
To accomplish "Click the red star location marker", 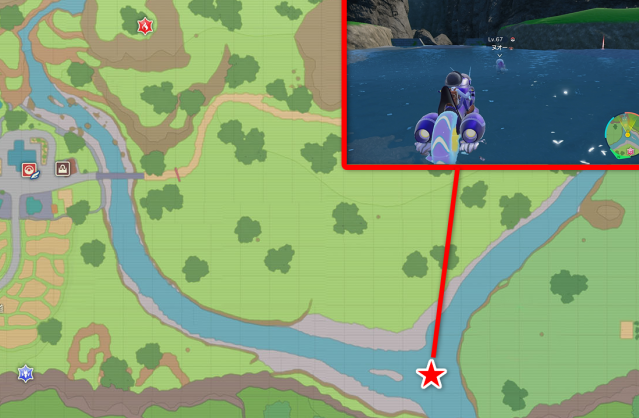I will pyautogui.click(x=431, y=375).
